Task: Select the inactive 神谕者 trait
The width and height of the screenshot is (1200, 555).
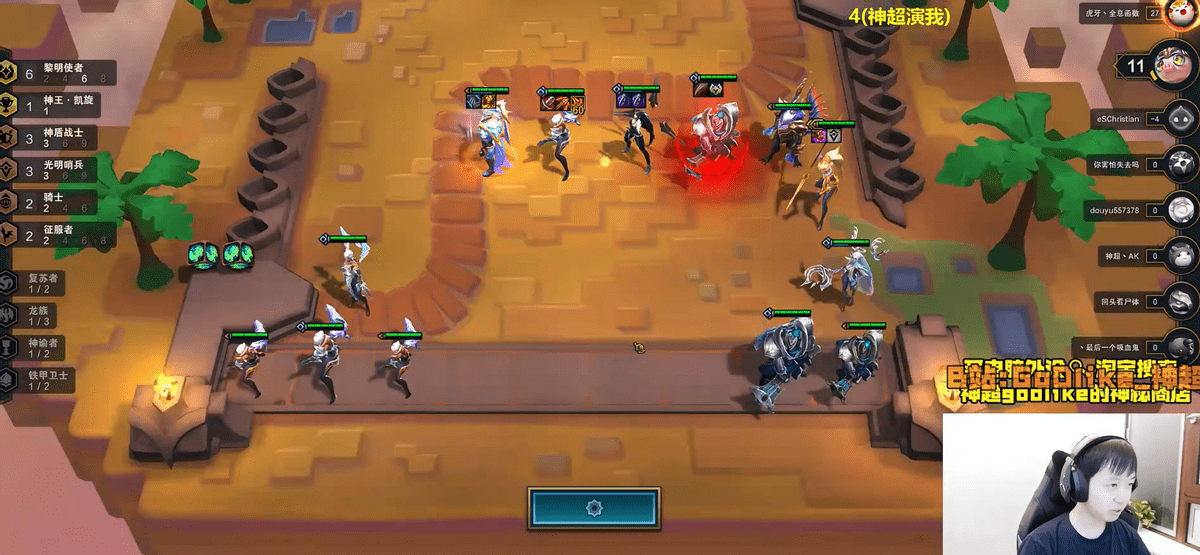Action: point(40,347)
